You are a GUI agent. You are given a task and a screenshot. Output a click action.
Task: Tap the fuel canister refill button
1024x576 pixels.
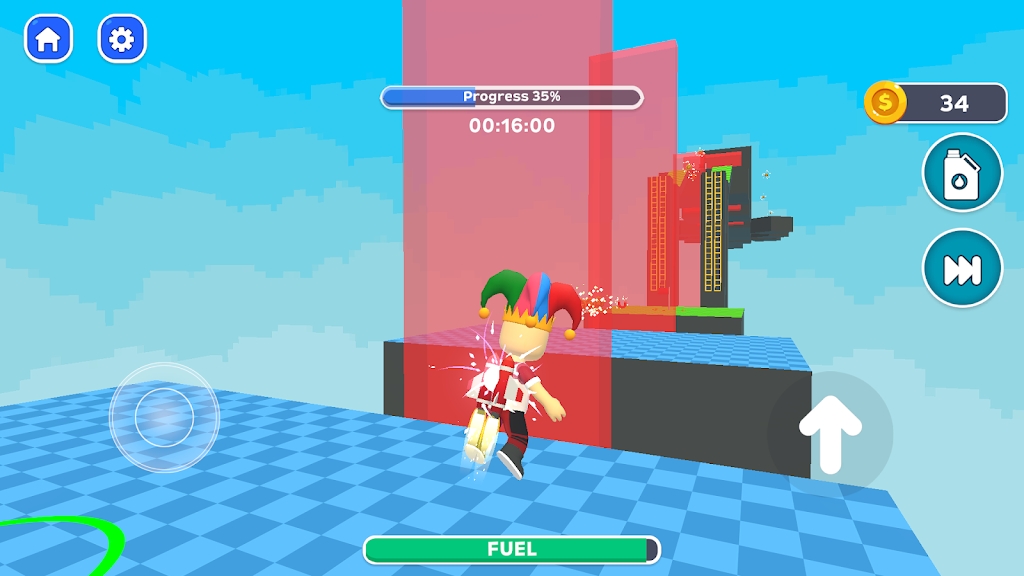coord(962,173)
